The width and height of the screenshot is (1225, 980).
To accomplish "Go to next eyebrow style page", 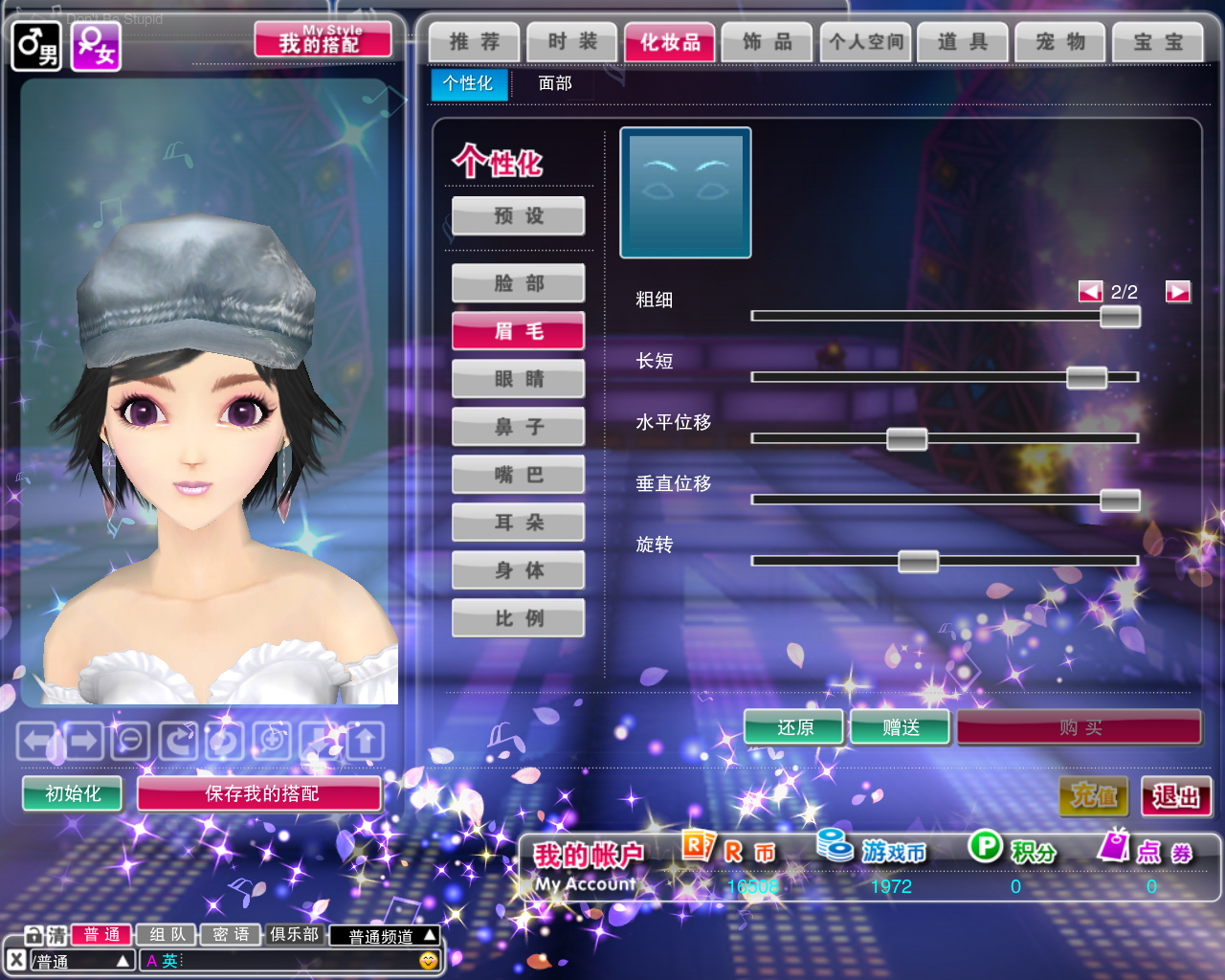I will point(1177,292).
